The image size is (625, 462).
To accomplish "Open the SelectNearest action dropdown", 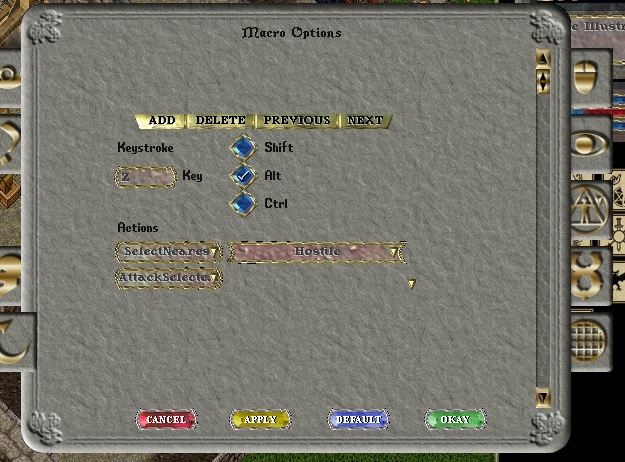I will [x=168, y=251].
